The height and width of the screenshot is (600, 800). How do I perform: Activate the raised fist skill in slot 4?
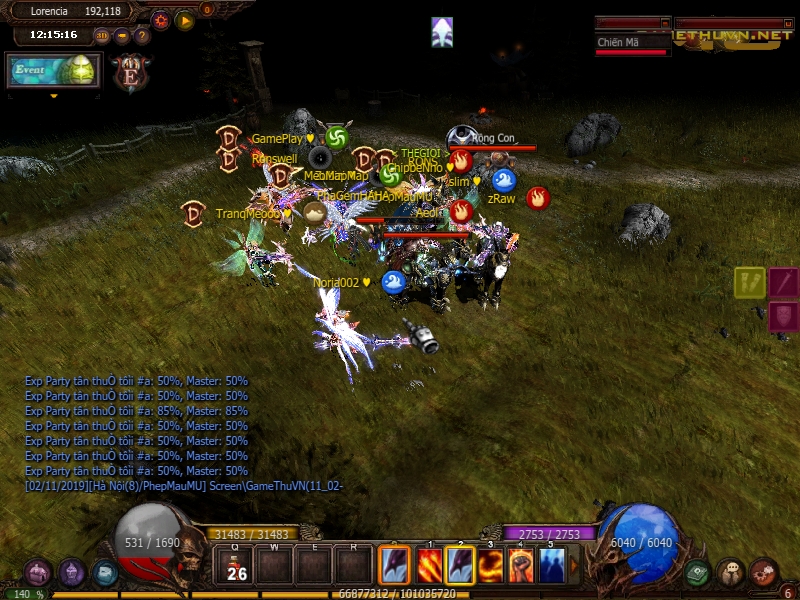(521, 565)
